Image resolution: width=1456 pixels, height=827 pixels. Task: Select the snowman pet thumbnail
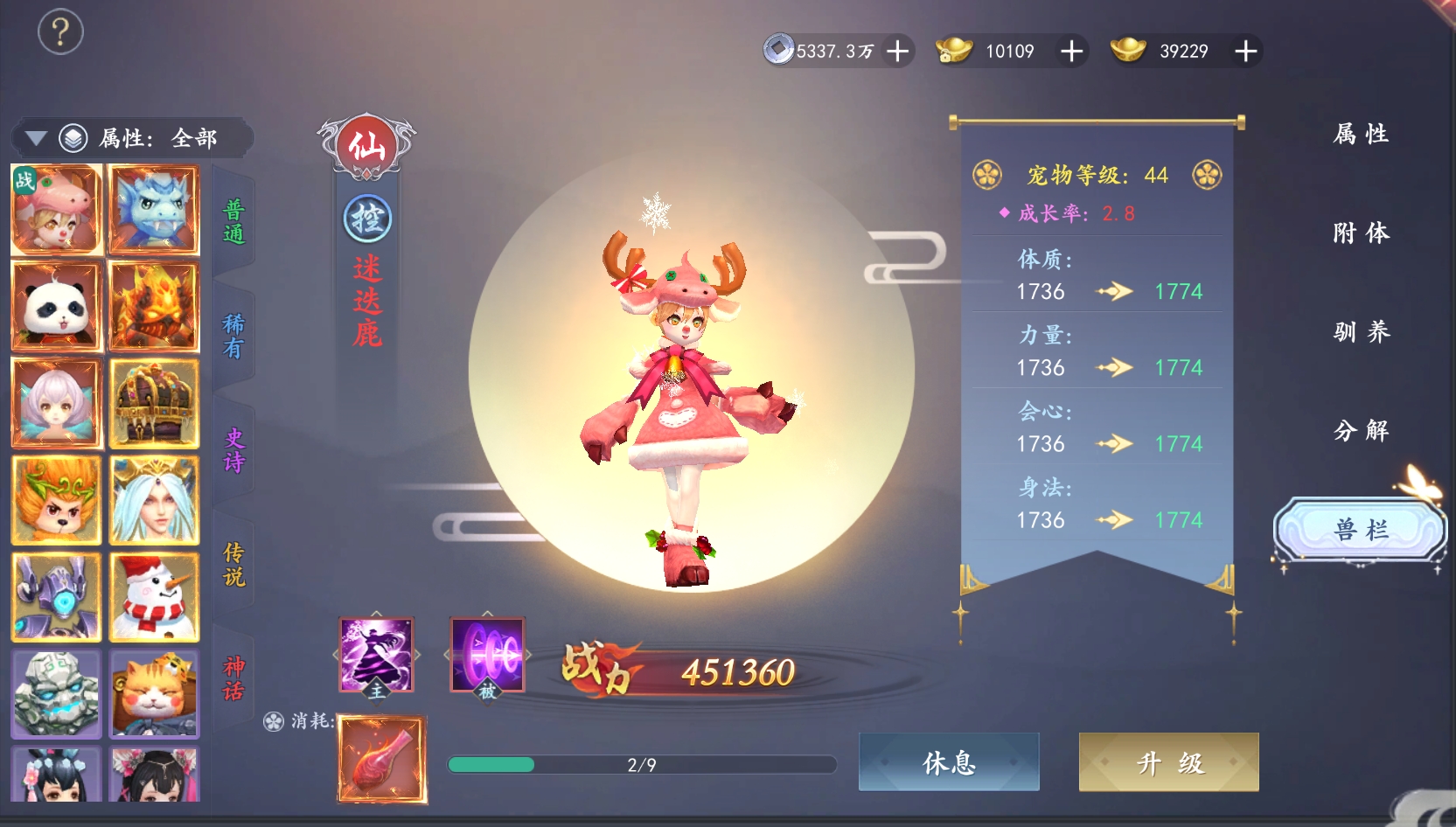(x=154, y=597)
